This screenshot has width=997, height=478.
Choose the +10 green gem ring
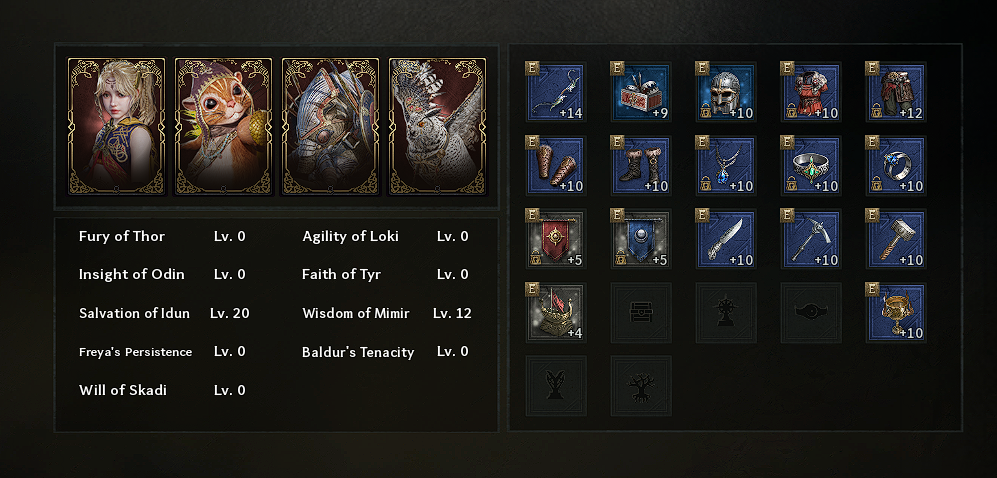pos(811,166)
